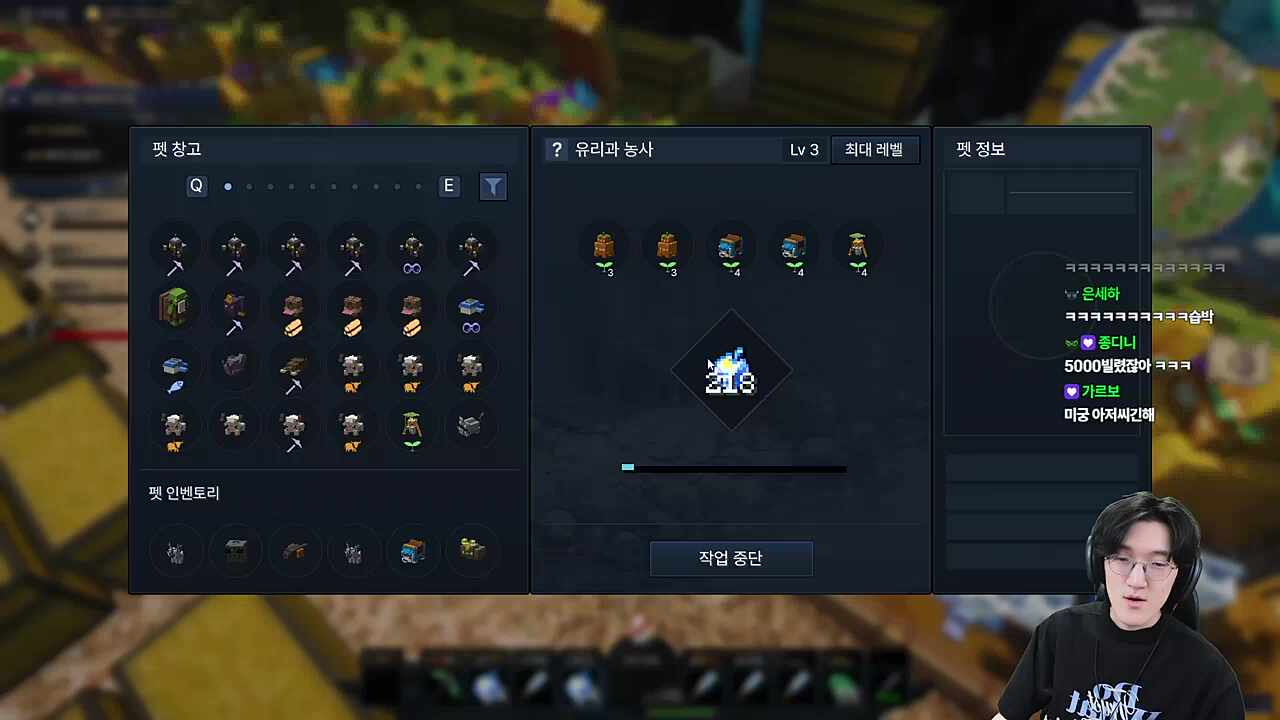The width and height of the screenshot is (1280, 720).
Task: Choose the grey raccoon pet in storage
Action: [x=470, y=426]
